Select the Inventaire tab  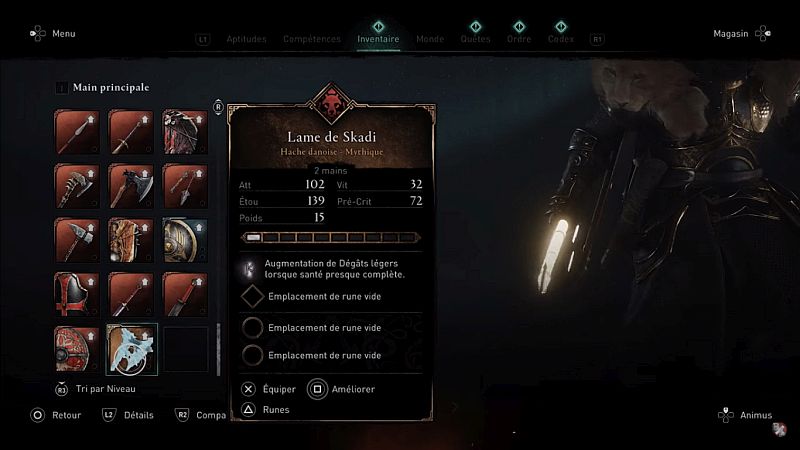coord(378,40)
